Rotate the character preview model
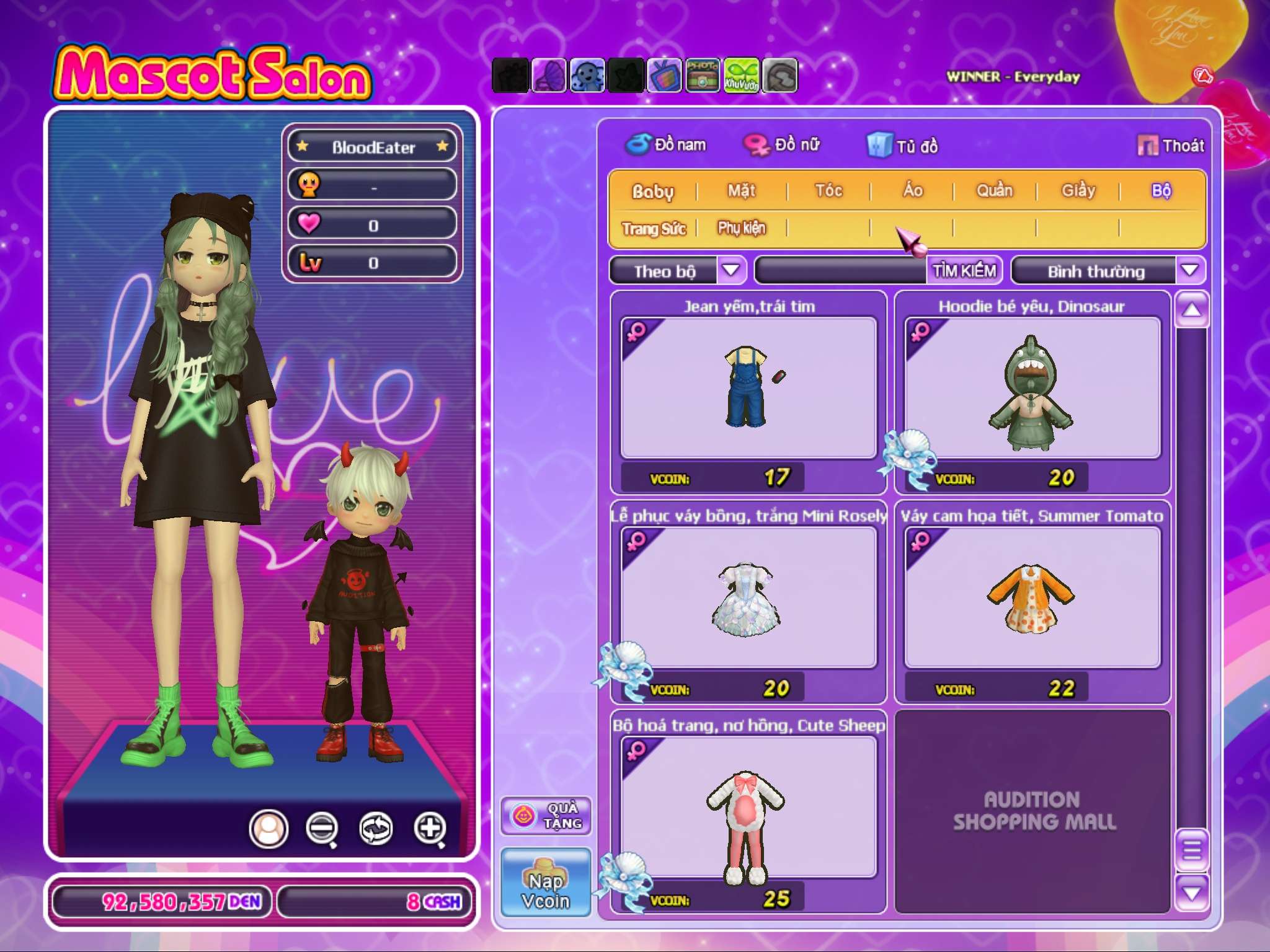The height and width of the screenshot is (952, 1270). point(376,828)
